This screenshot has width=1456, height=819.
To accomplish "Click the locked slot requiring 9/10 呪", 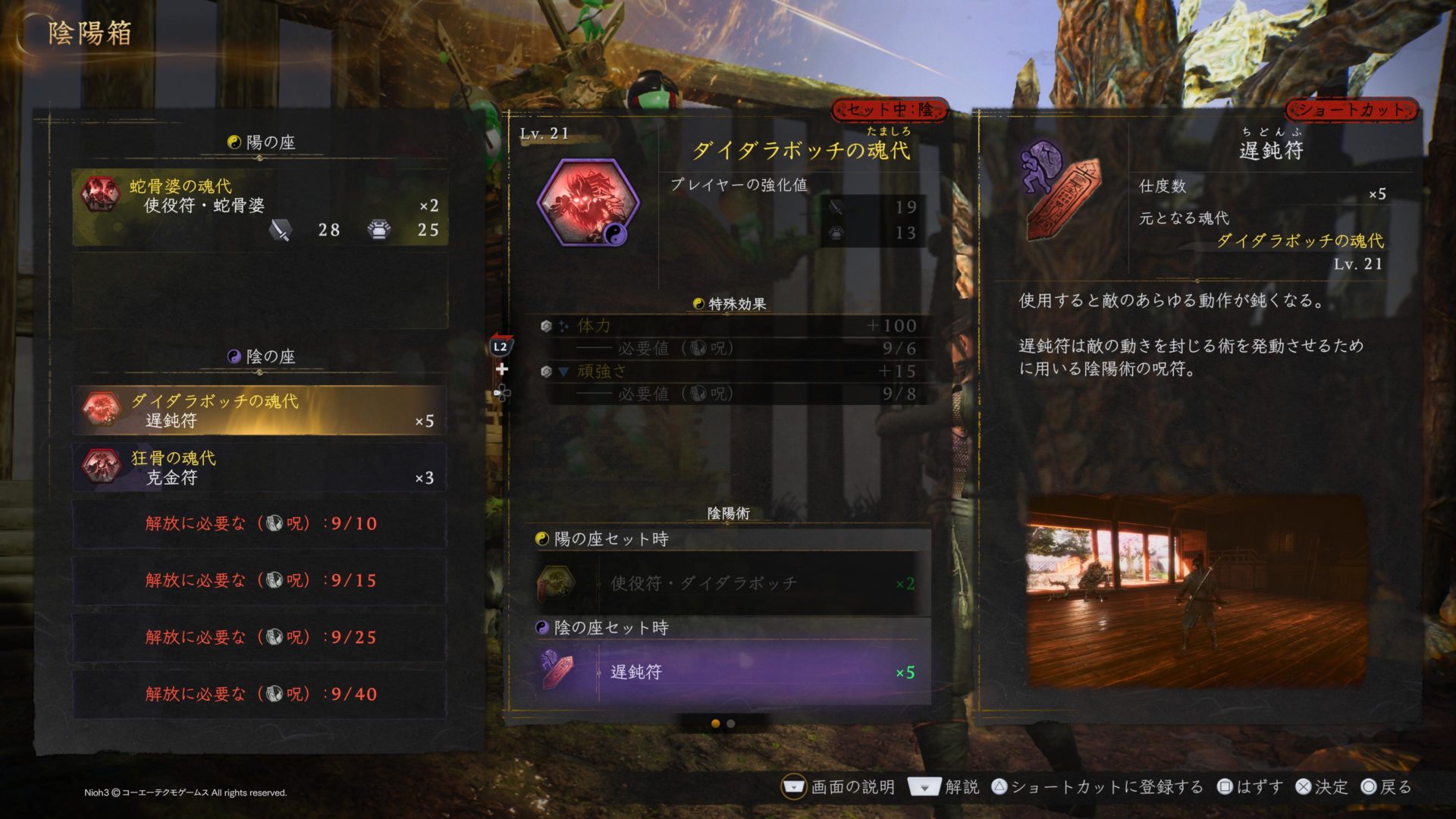I will click(259, 523).
